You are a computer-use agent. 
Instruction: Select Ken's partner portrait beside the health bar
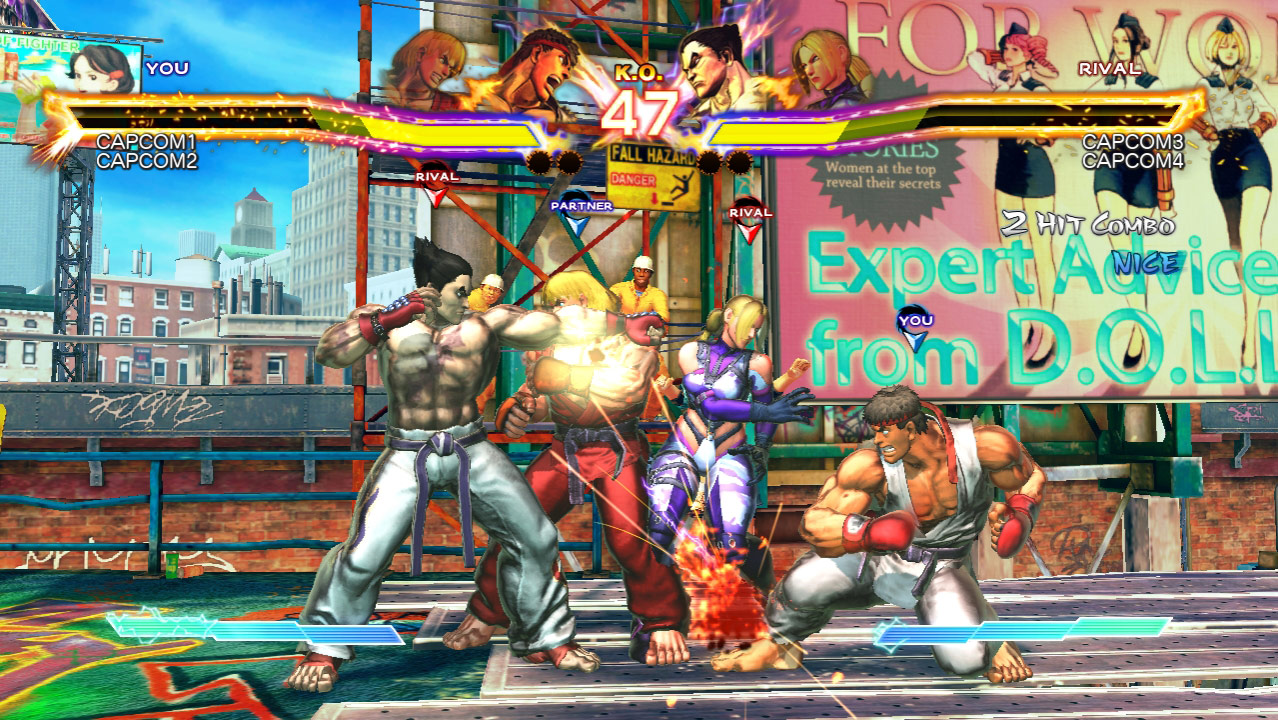pos(428,66)
